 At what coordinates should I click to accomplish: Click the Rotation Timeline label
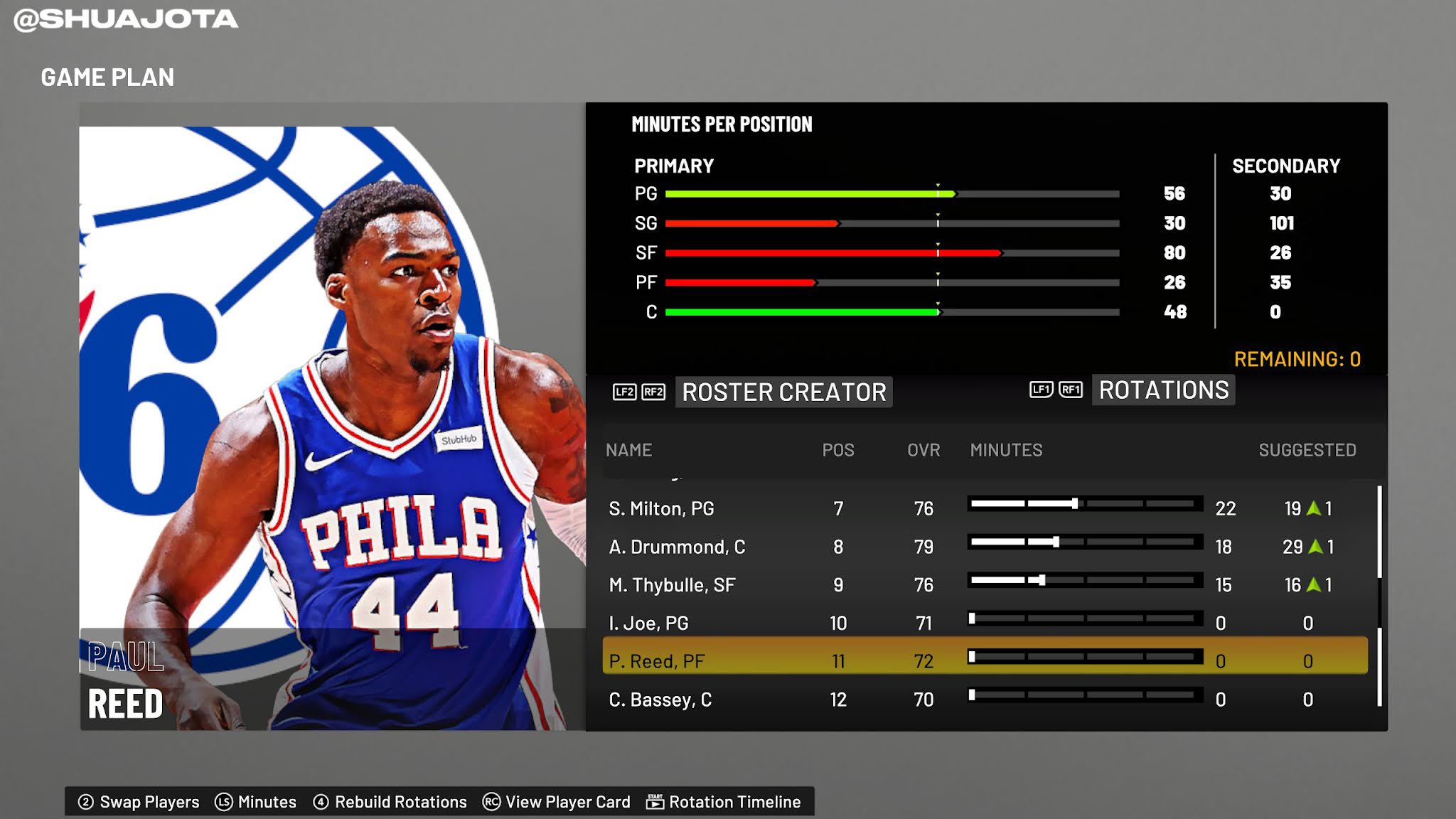734,802
